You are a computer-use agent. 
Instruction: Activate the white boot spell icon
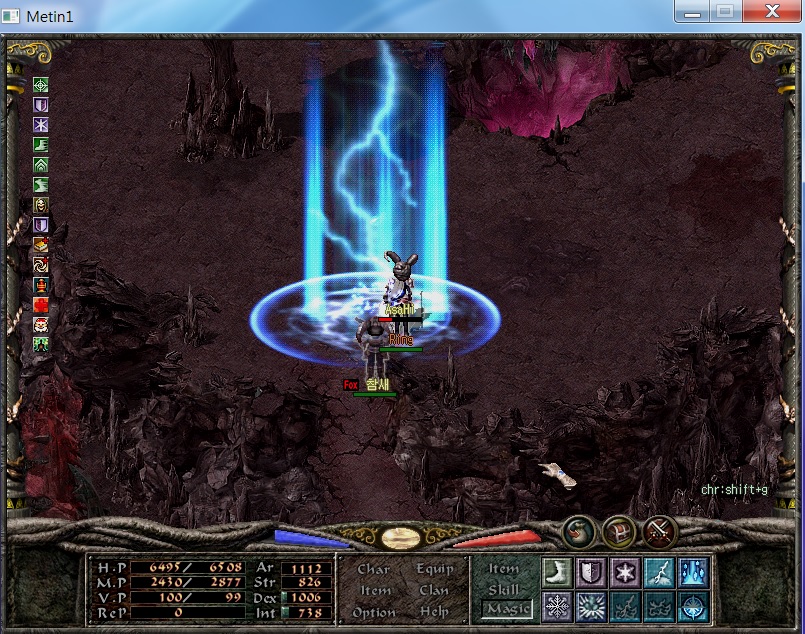tap(558, 573)
